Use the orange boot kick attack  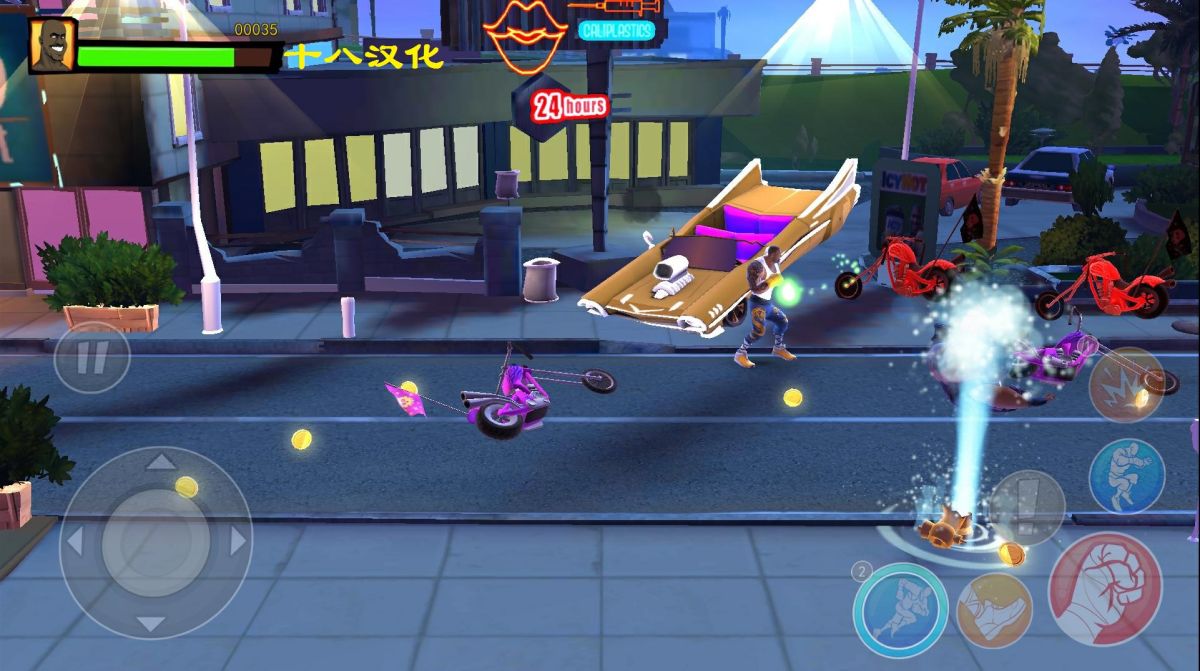994,610
